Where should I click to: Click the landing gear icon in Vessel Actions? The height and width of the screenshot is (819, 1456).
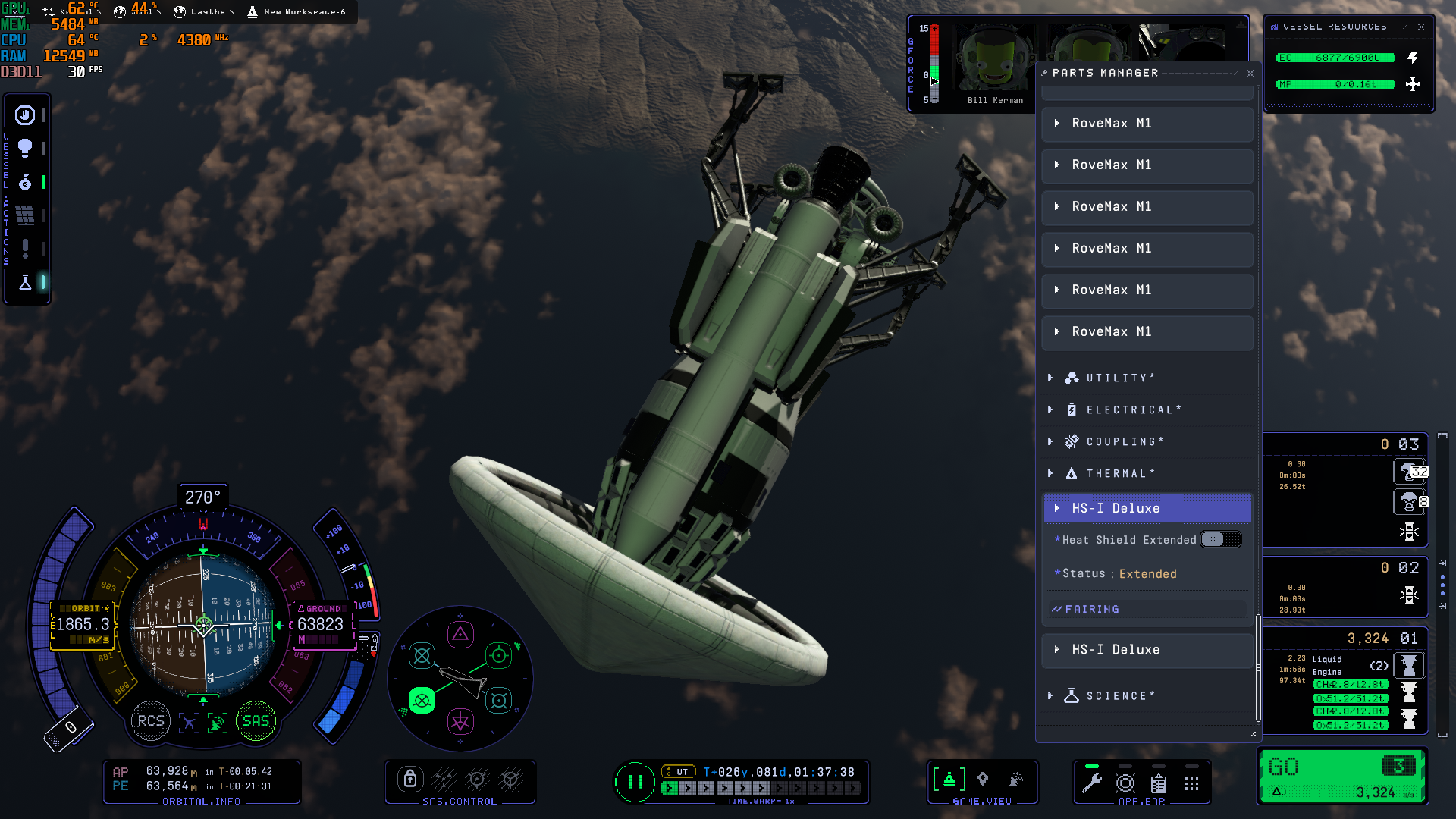[x=24, y=182]
